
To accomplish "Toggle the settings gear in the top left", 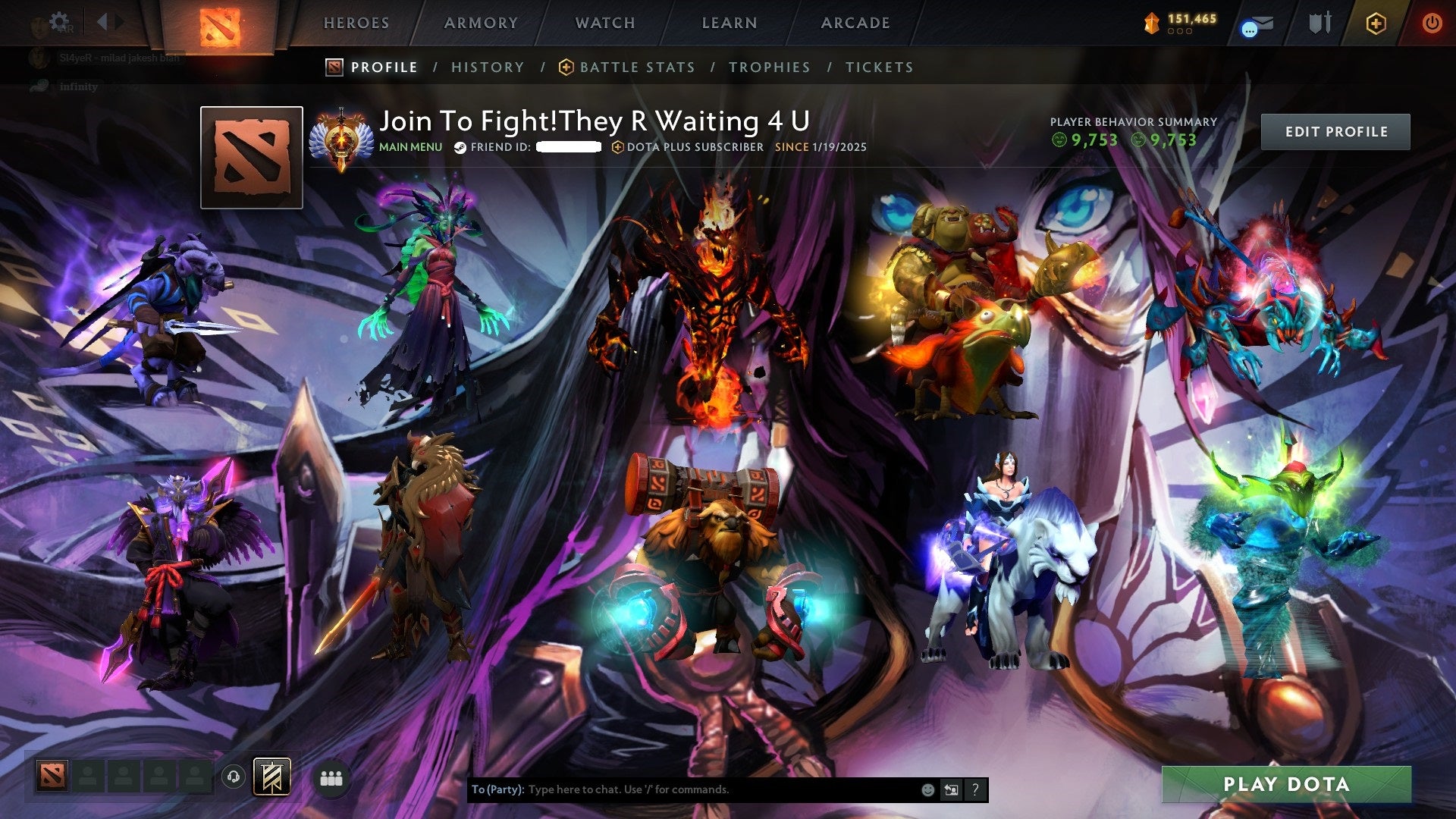I will pos(60,20).
